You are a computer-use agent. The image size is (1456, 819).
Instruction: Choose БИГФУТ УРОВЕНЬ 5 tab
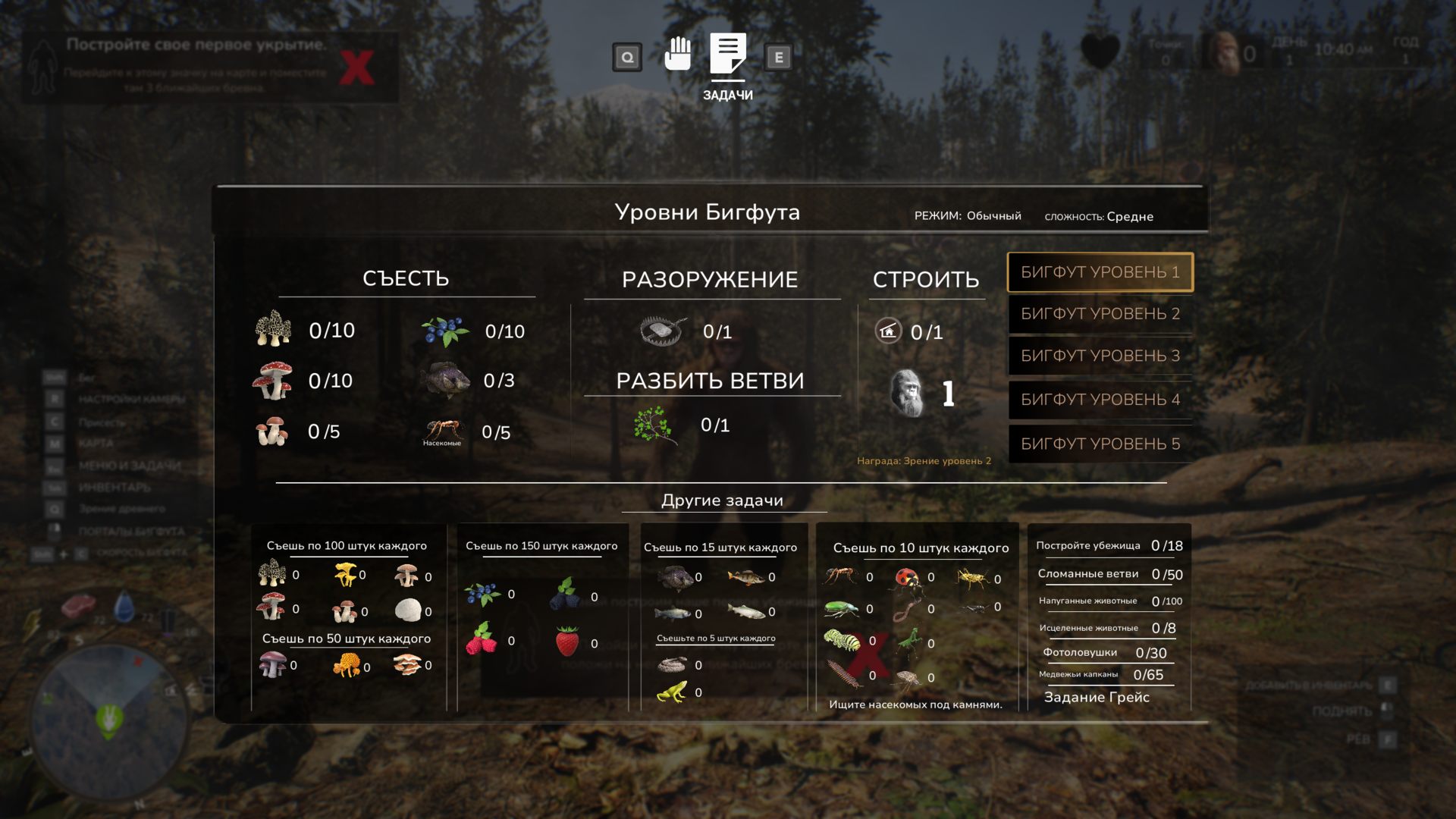coord(1100,444)
